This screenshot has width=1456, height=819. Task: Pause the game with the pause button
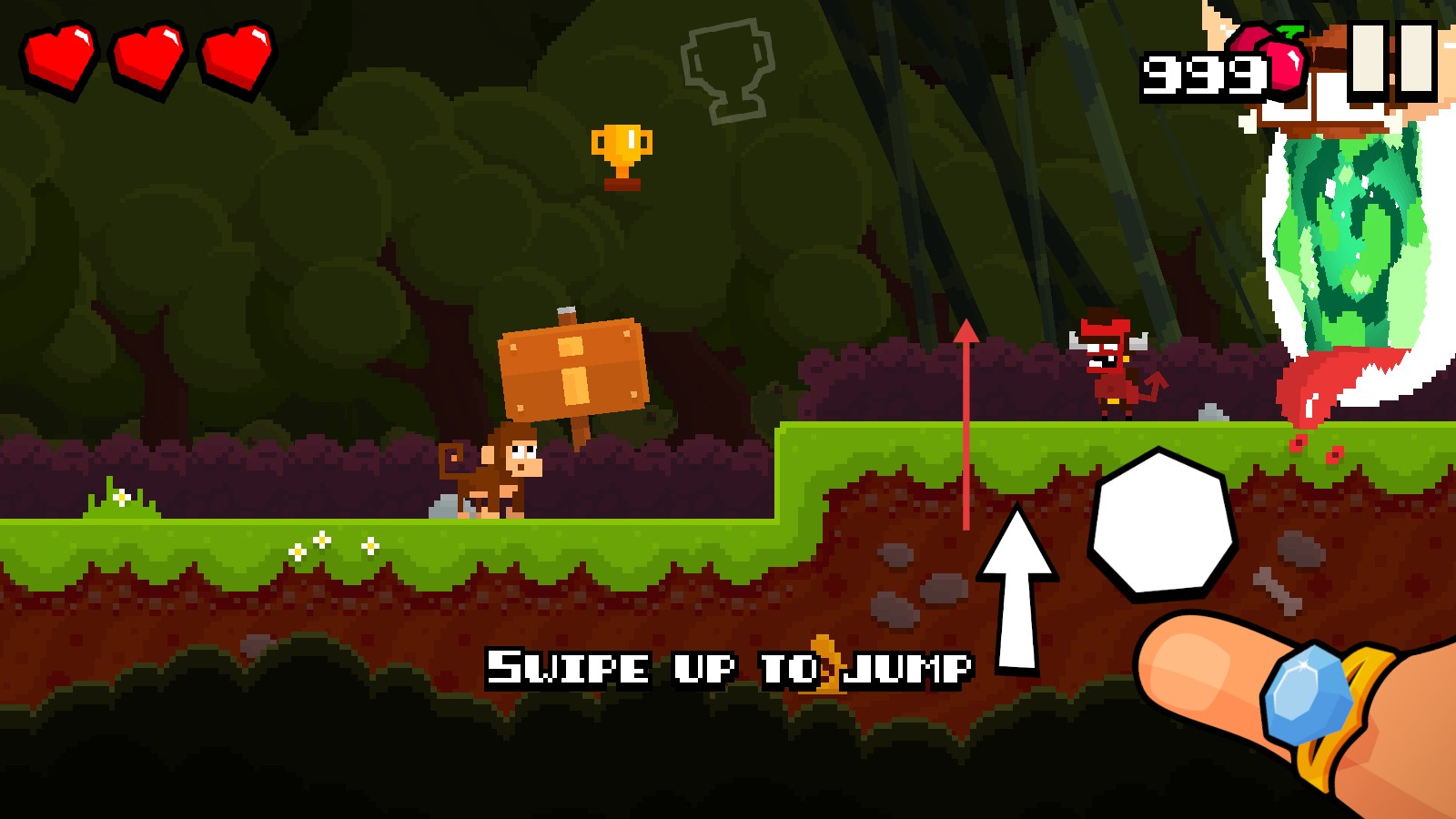[1392, 58]
